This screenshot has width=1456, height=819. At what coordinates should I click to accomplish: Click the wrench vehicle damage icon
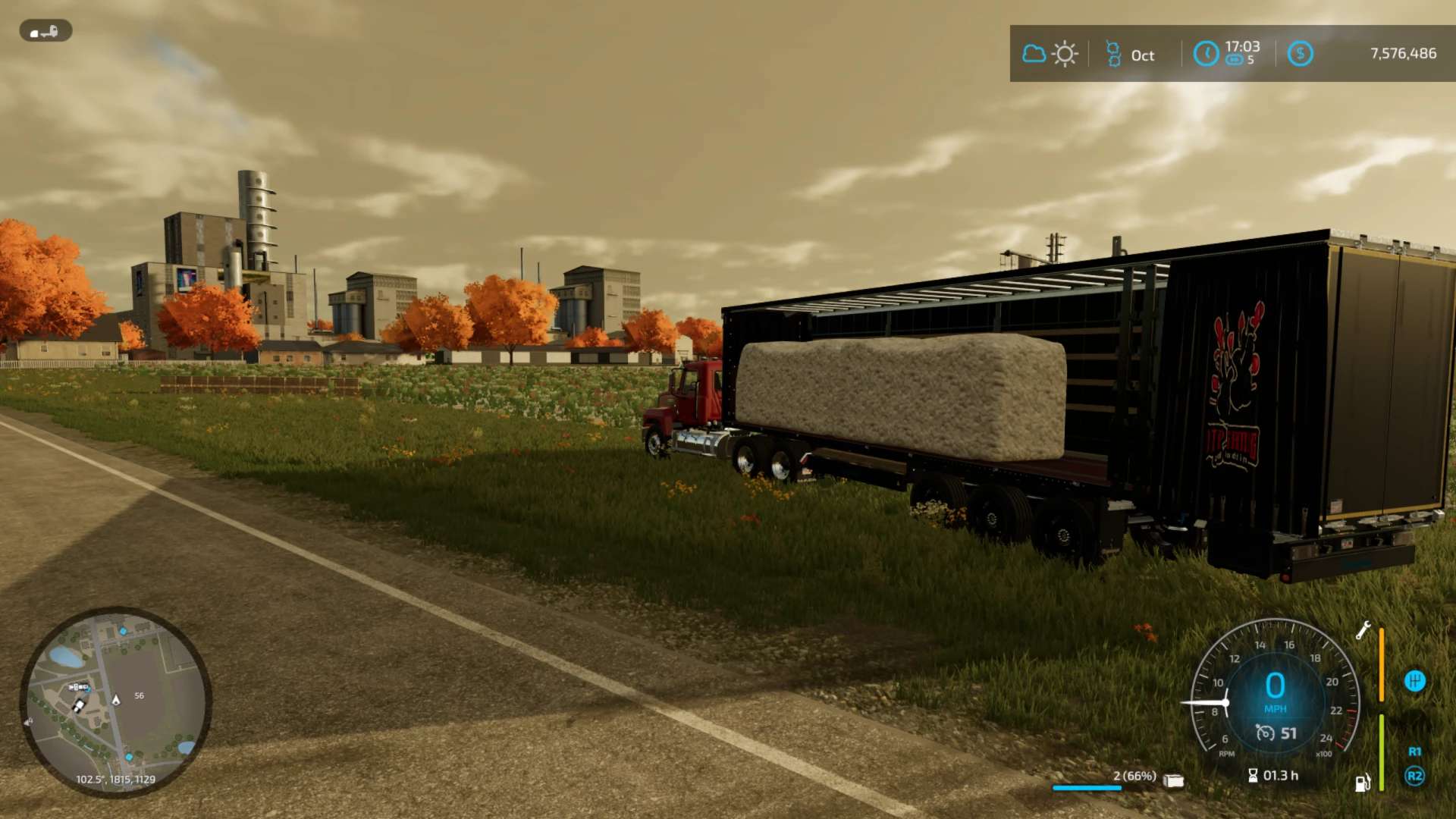(x=1363, y=630)
